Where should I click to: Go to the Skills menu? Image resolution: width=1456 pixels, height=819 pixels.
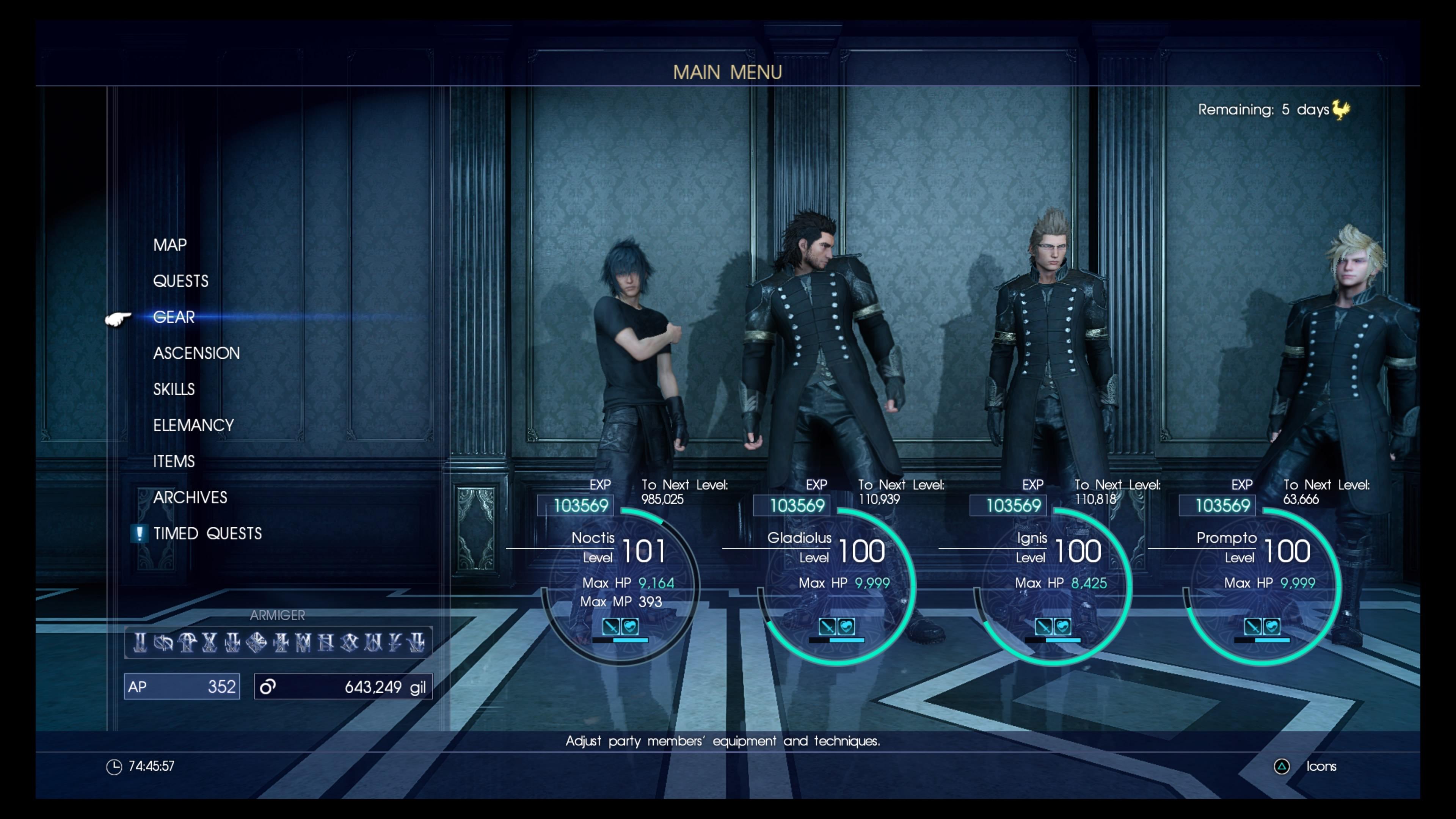click(x=174, y=389)
